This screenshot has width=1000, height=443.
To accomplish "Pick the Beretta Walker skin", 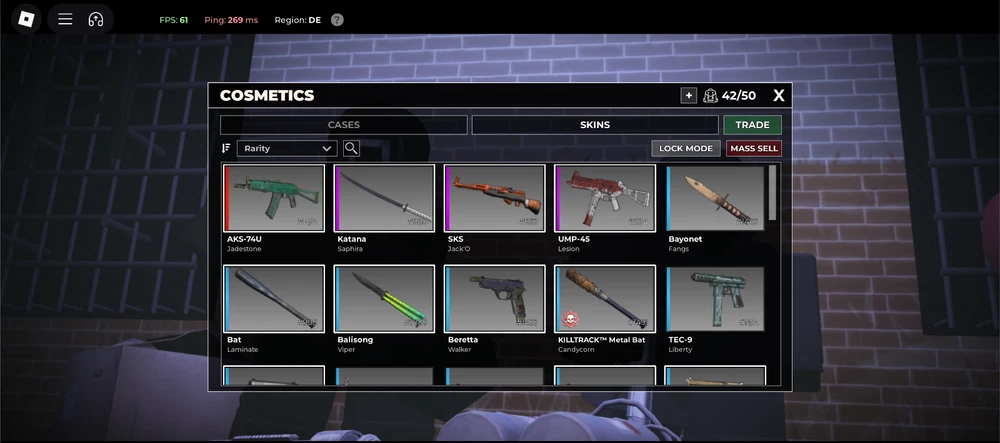I will point(495,299).
